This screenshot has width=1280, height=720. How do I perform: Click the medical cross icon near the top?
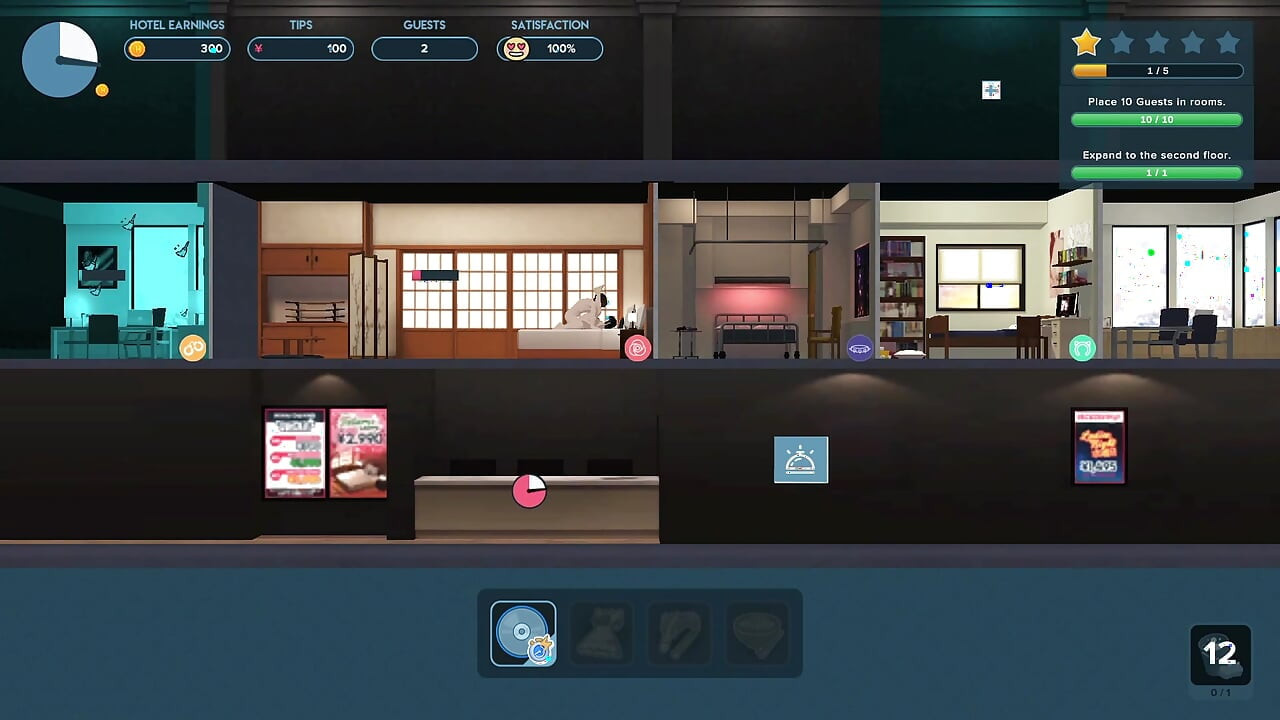click(x=990, y=90)
